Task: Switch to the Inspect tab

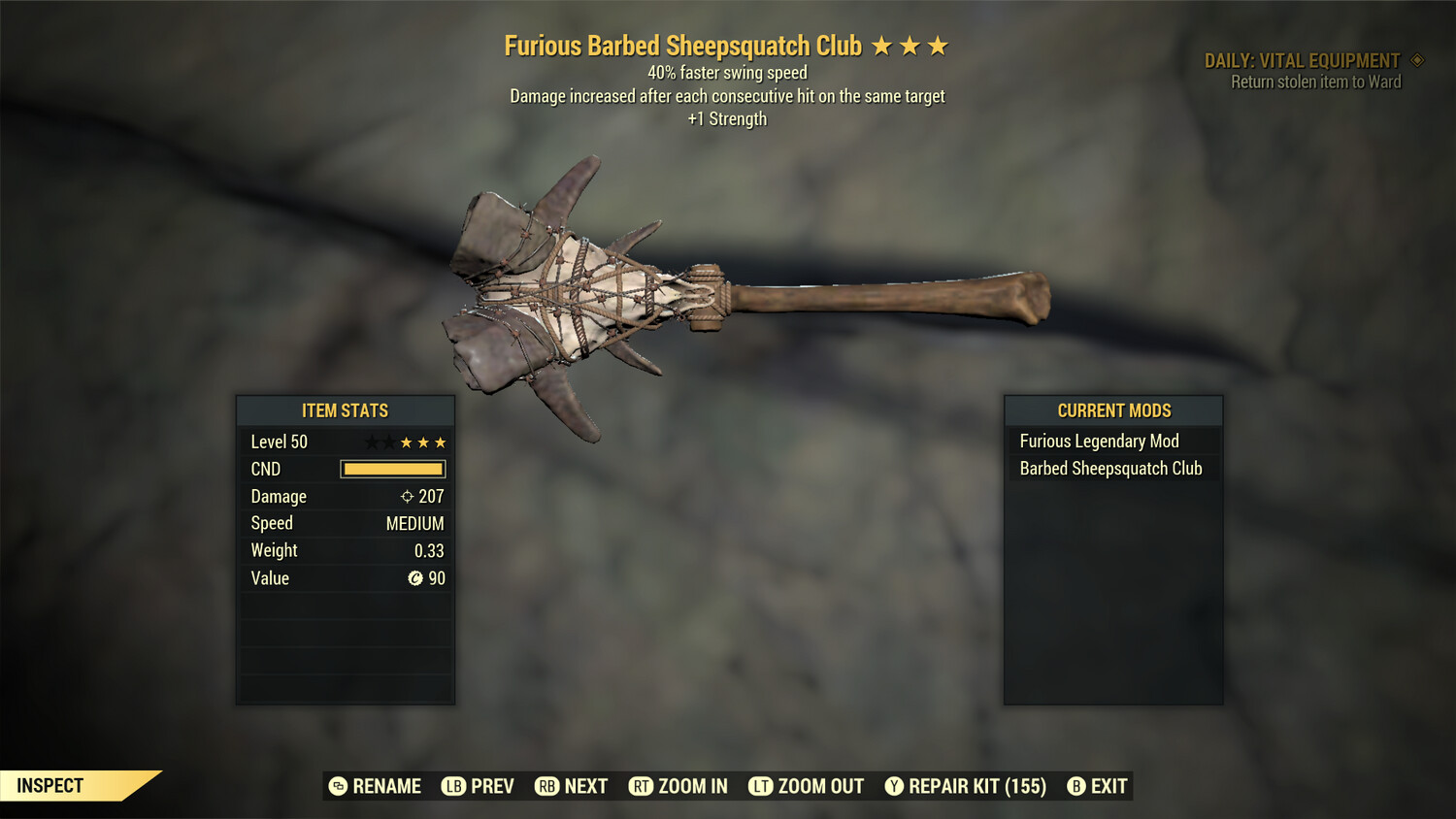Action: [49, 785]
